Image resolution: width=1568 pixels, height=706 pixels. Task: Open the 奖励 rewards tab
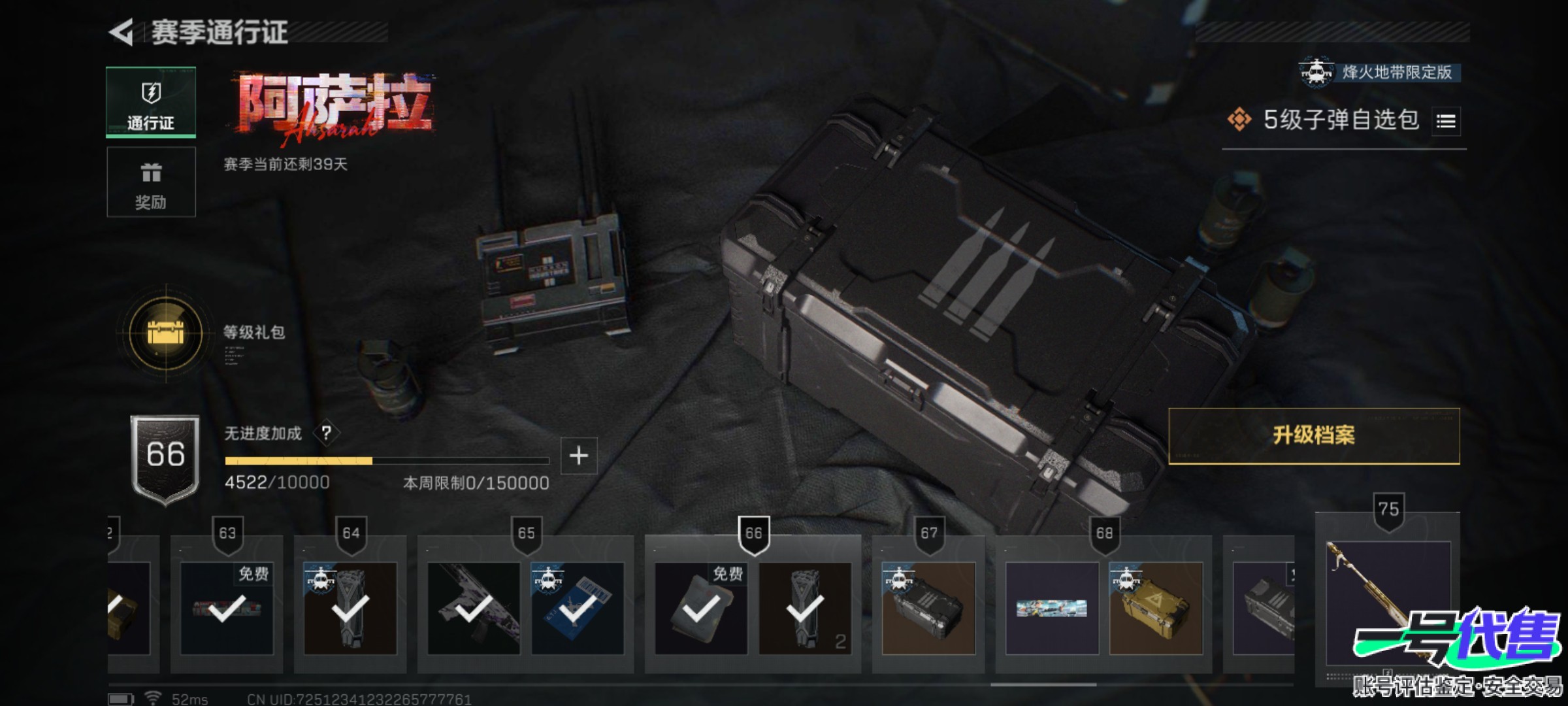[x=151, y=182]
